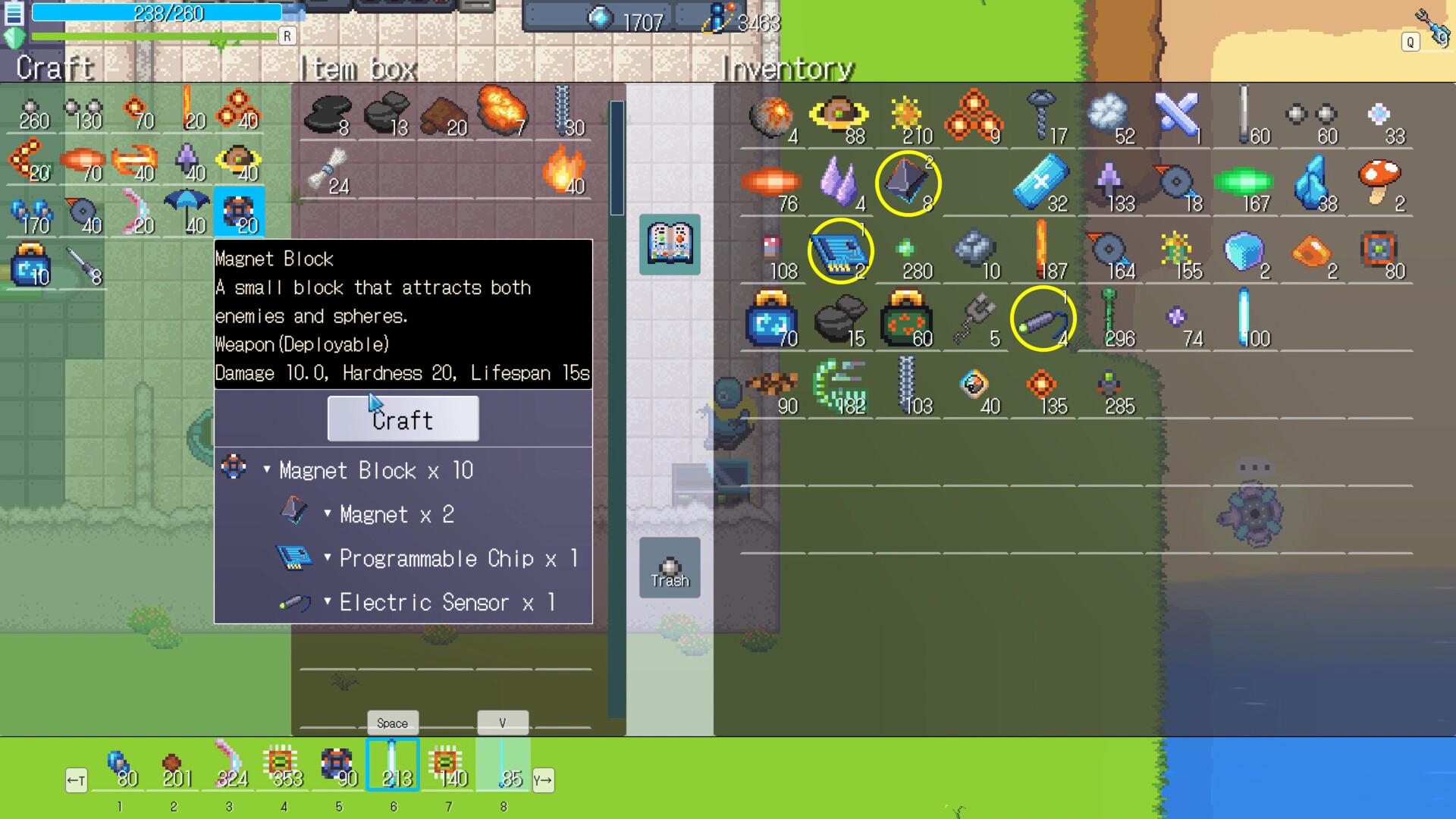Collapse the Magnet x 2 ingredient entry
Screen dimensions: 1456x819
327,514
